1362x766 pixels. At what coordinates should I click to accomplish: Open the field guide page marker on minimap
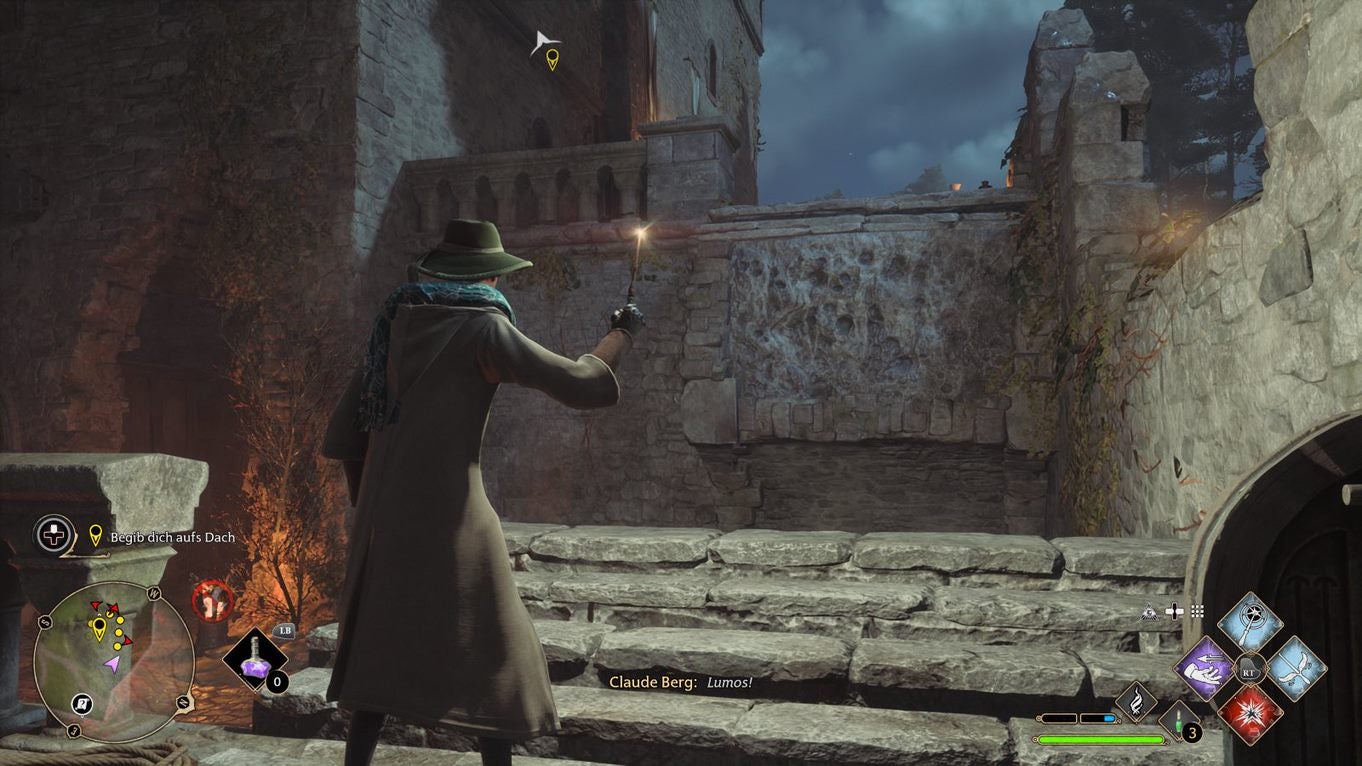point(81,703)
